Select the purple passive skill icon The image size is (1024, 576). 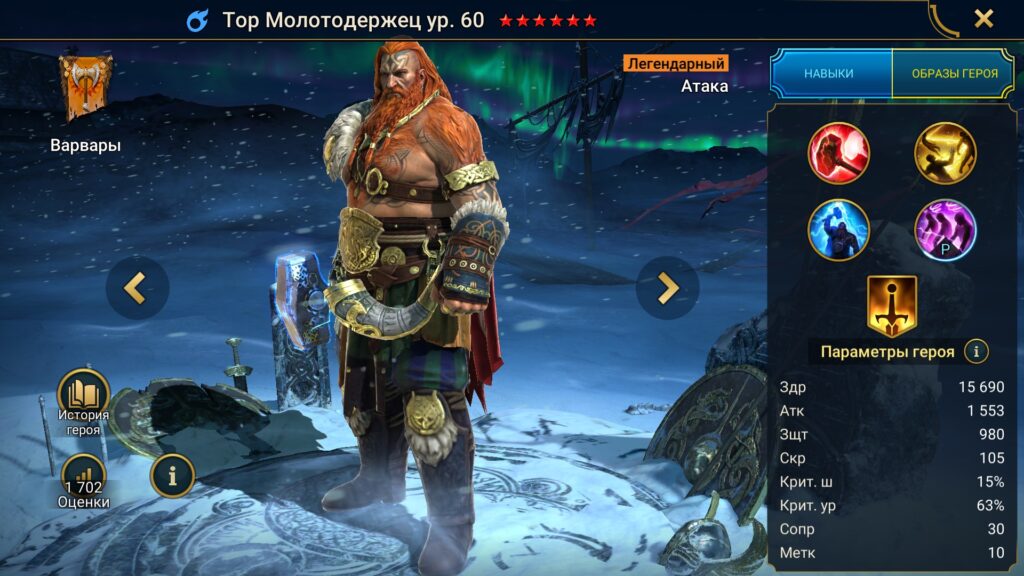(x=945, y=229)
